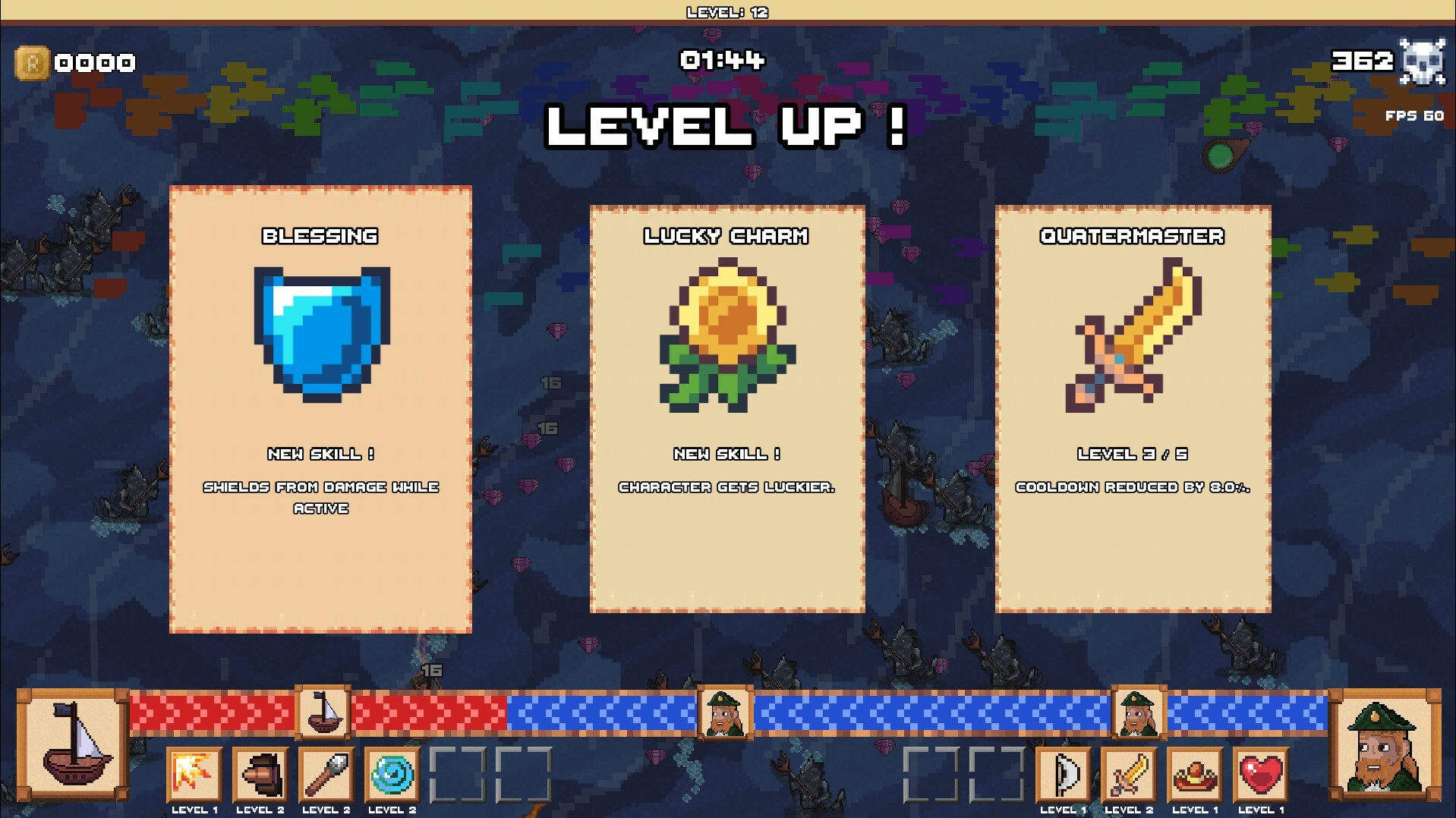The width and height of the screenshot is (1456, 818).
Task: Select the bow Level 1 character skill icon
Action: pyautogui.click(x=1064, y=775)
